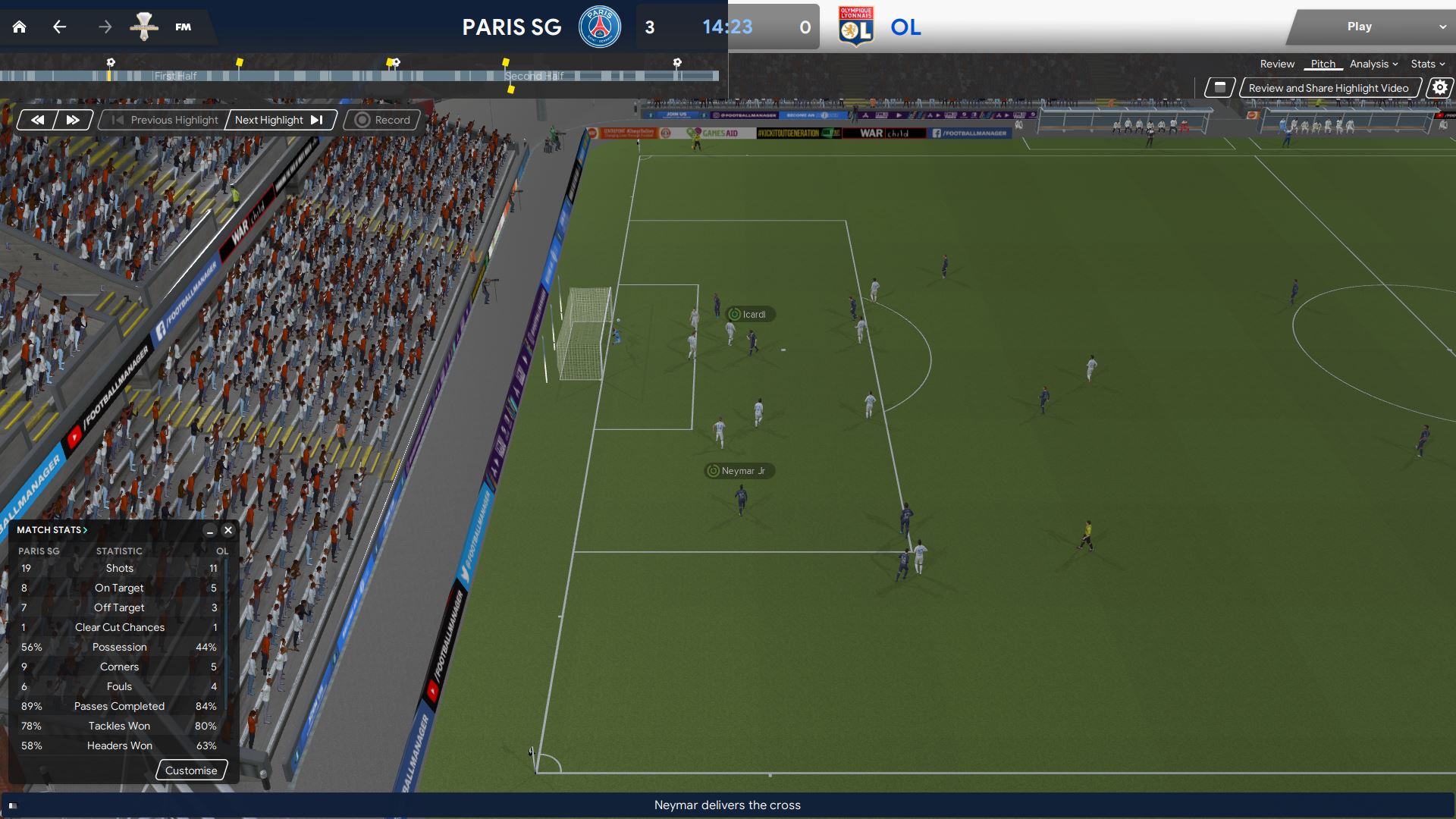Screen dimensions: 1456x819
Task: Open match view settings gear
Action: pos(1439,88)
